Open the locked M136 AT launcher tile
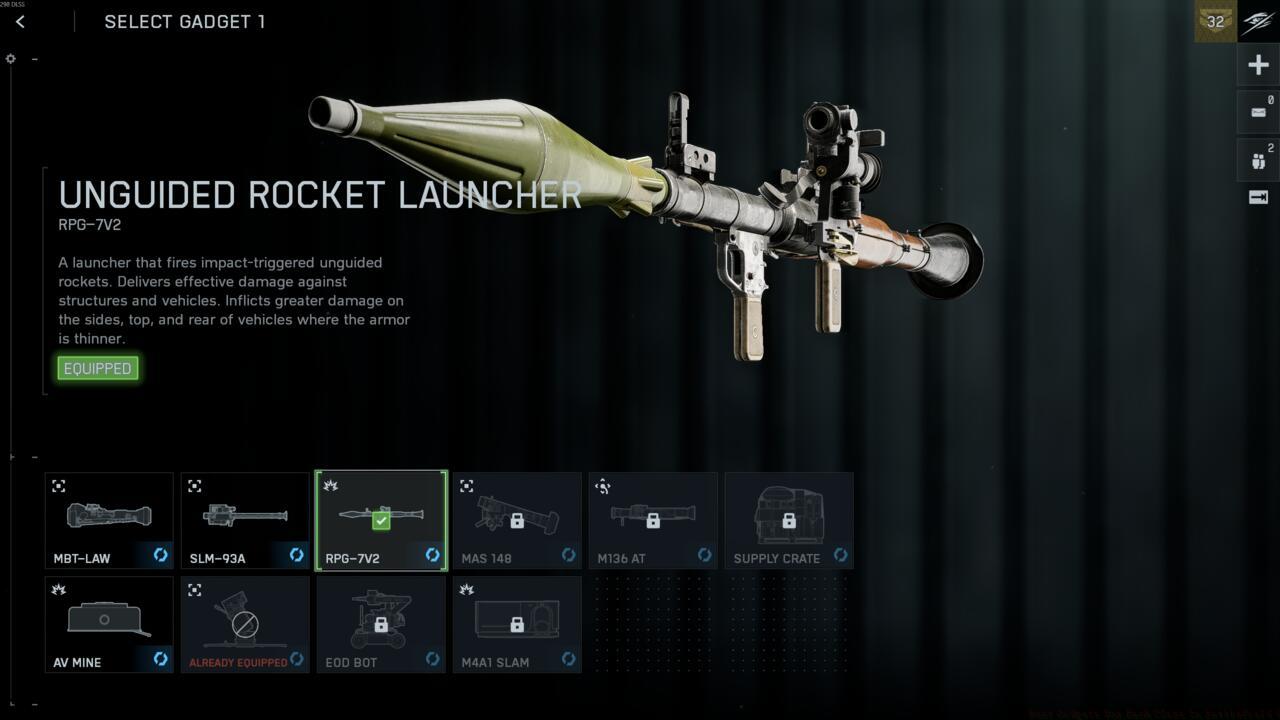This screenshot has height=720, width=1280. pos(653,519)
